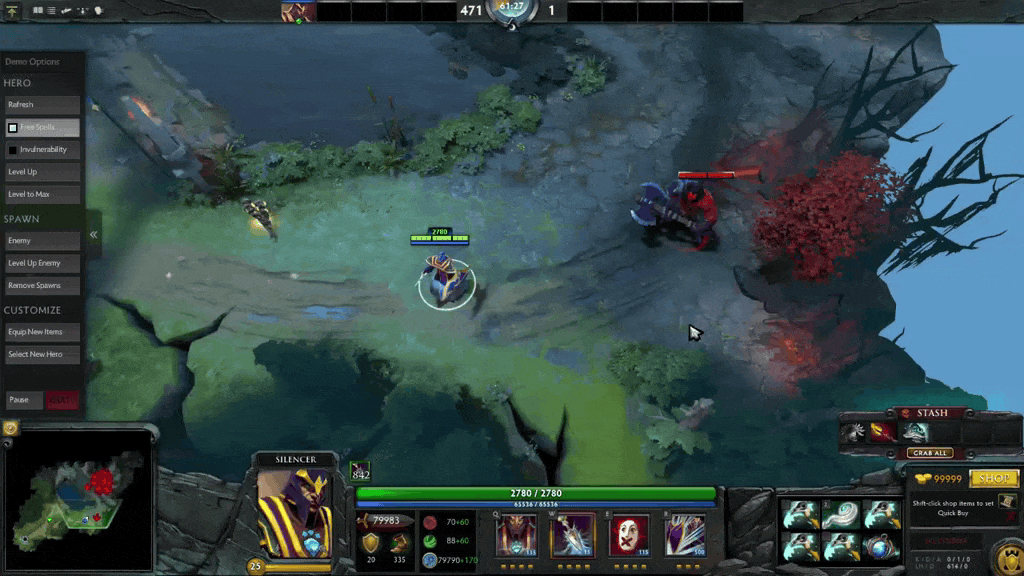
Task: Open the main menu arrow button at top-left
Action: pos(14,11)
